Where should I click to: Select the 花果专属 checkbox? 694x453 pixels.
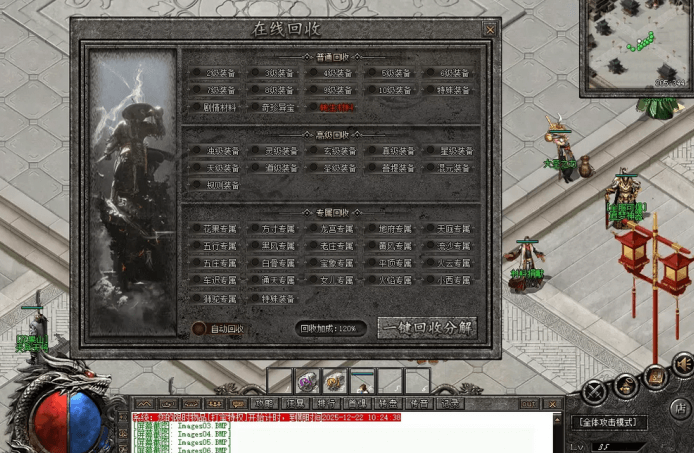198,229
